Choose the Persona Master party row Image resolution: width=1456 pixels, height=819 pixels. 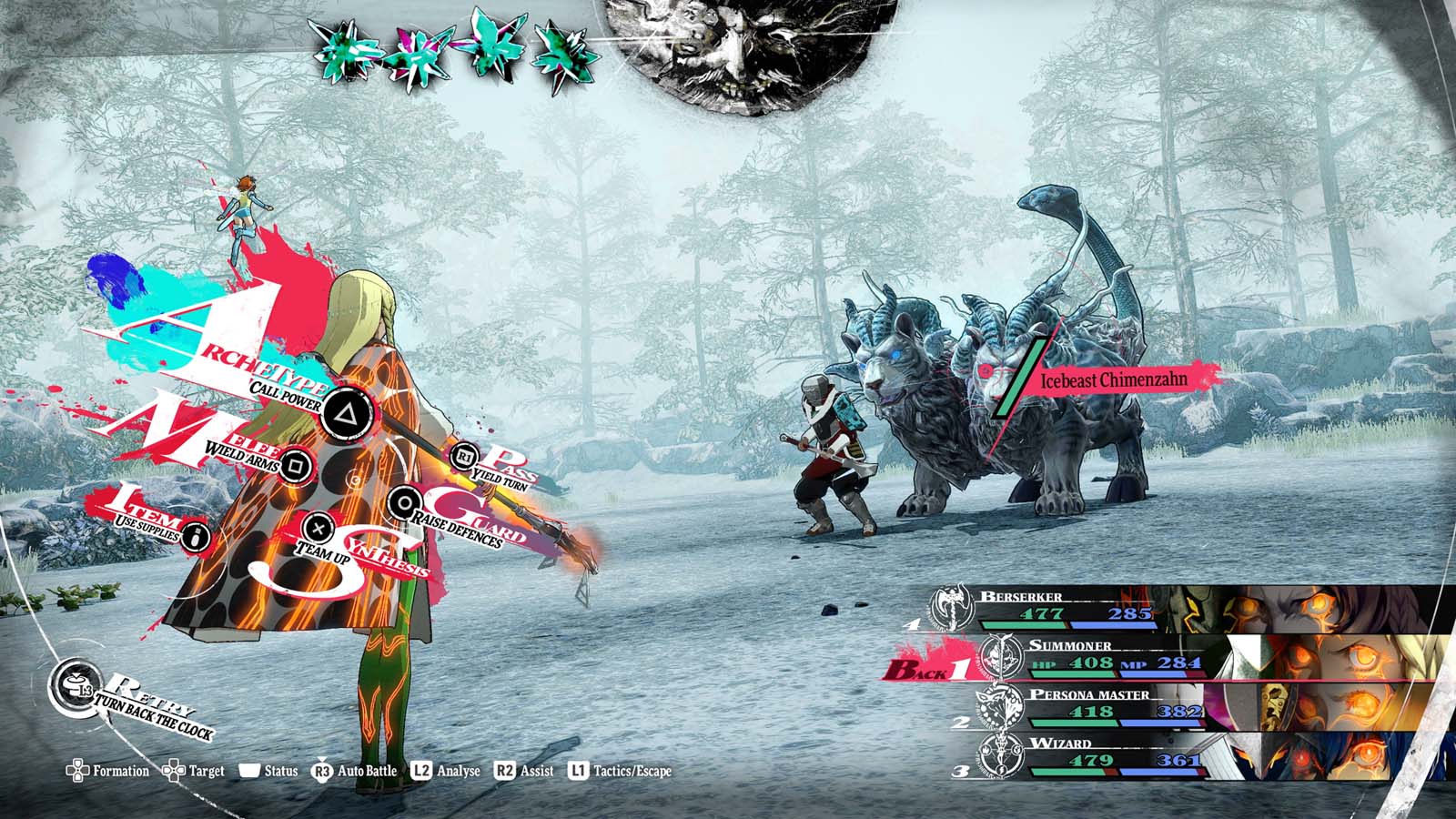click(1183, 706)
